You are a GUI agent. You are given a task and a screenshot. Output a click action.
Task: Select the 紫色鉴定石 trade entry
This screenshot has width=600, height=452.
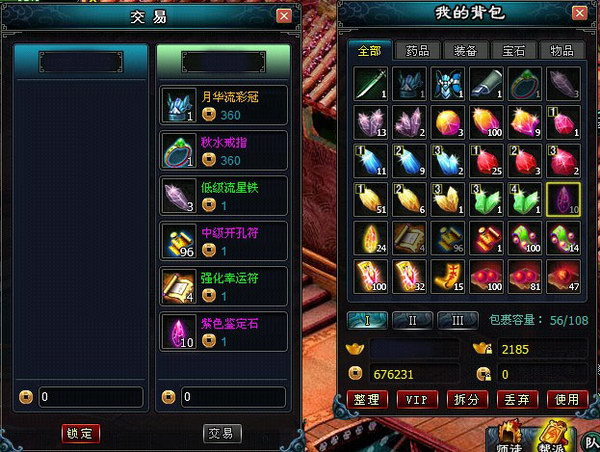[x=224, y=332]
